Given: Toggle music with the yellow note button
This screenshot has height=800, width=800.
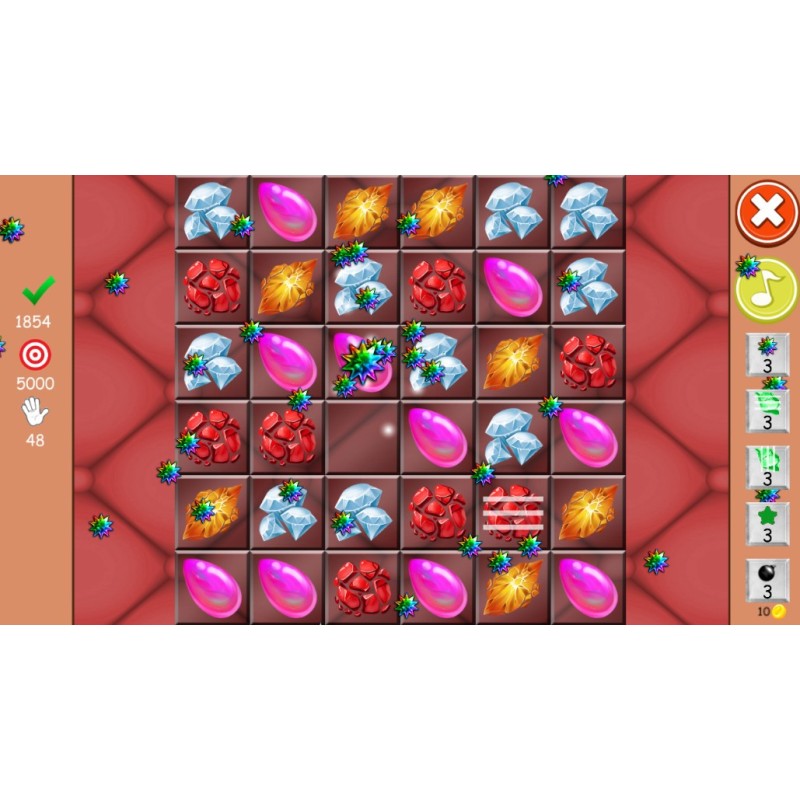Looking at the screenshot, I should (766, 289).
